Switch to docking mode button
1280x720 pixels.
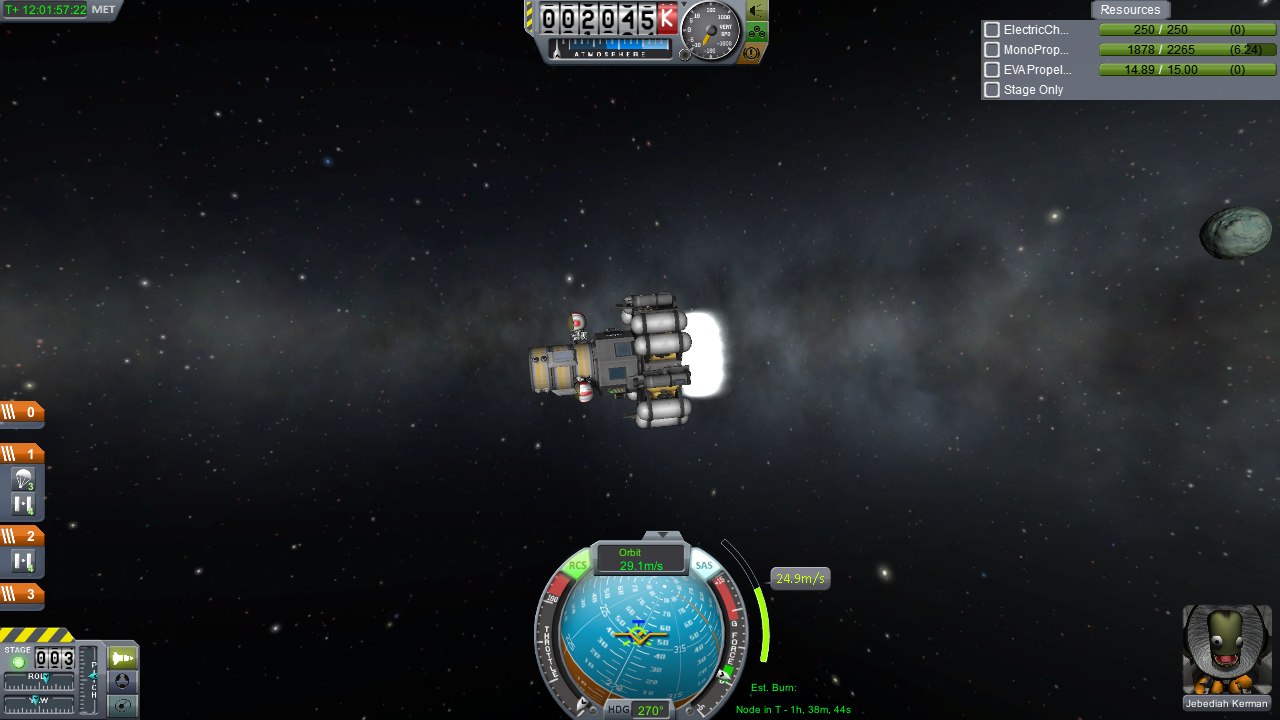click(x=123, y=682)
